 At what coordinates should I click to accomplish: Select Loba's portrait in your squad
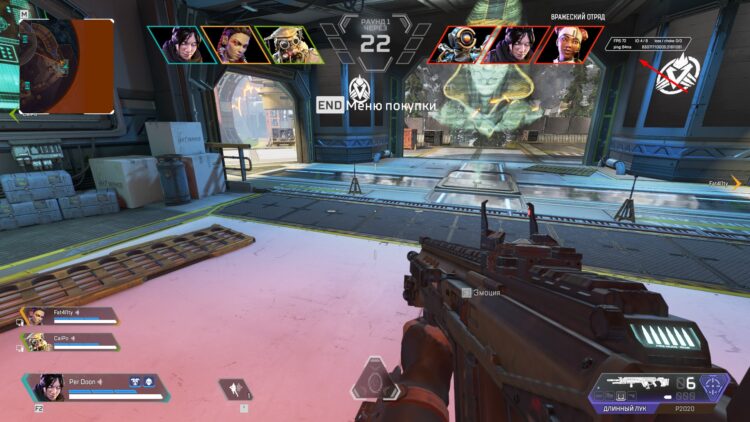click(228, 44)
